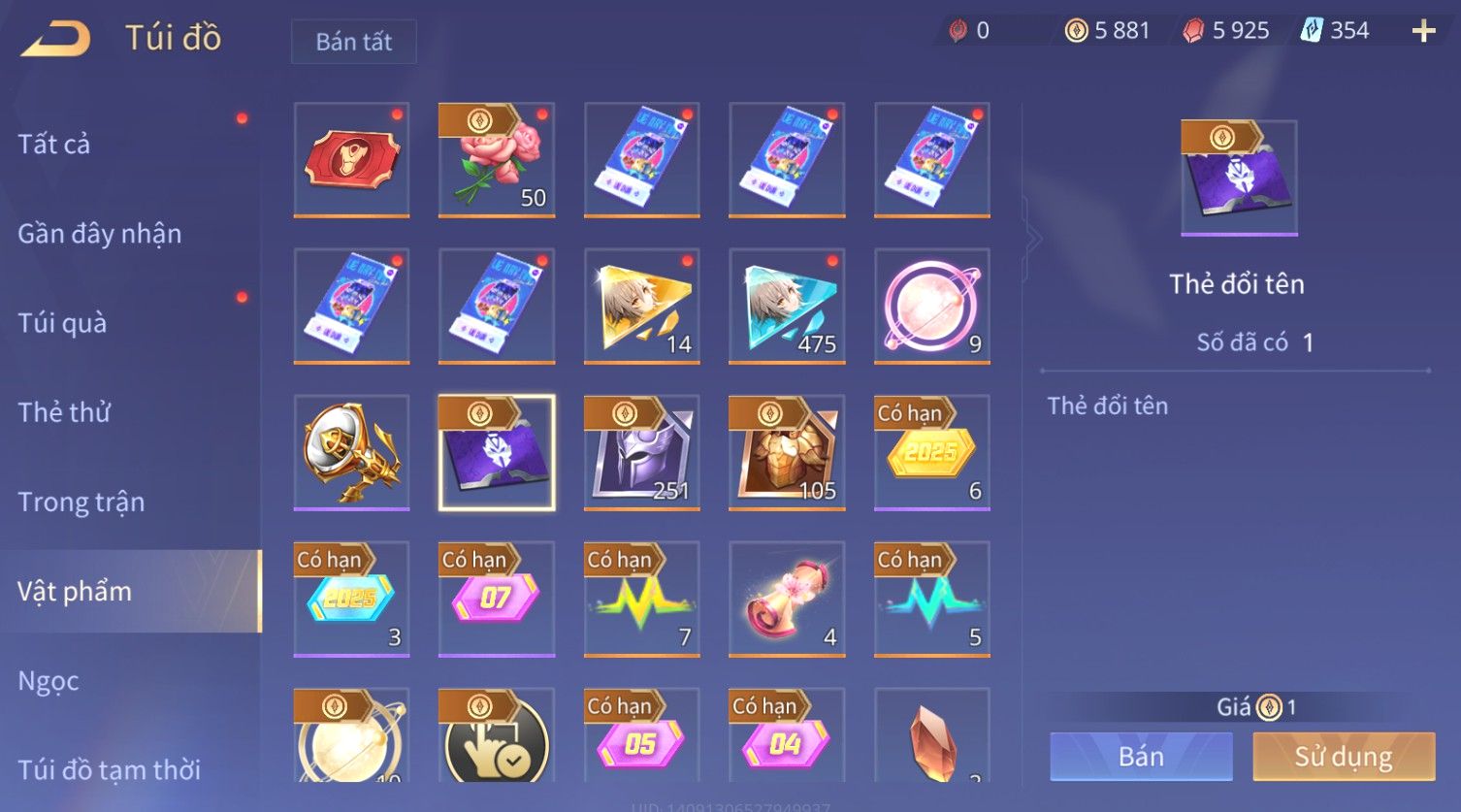Open Túi đồ tạm thời tab

pyautogui.click(x=109, y=770)
